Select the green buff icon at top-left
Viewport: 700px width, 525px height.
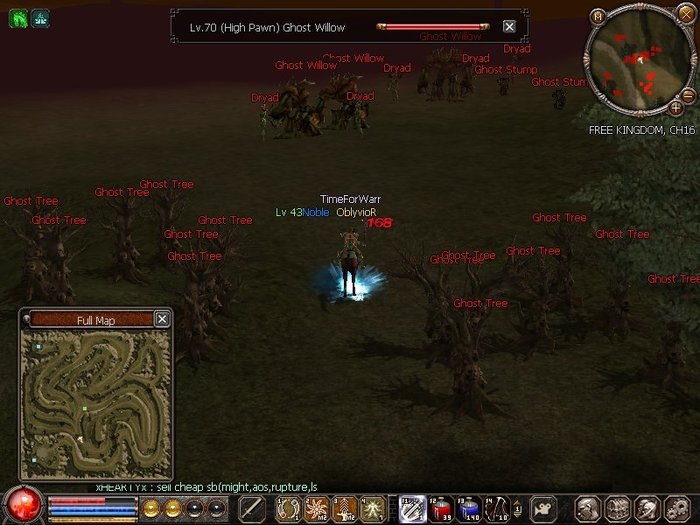pos(17,17)
